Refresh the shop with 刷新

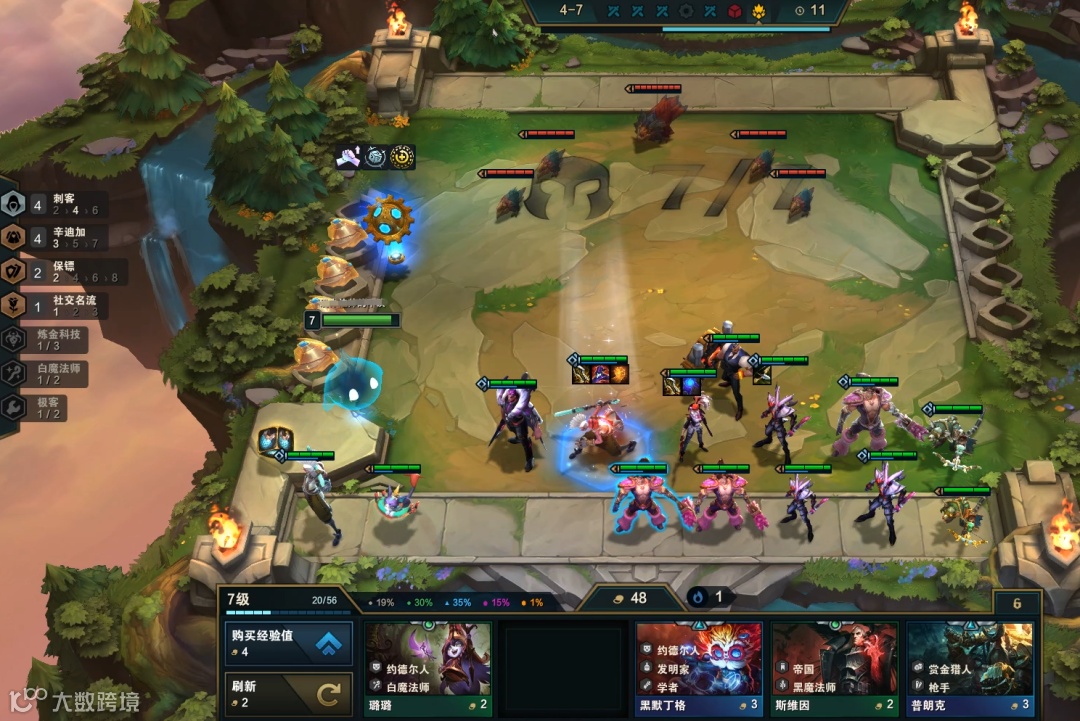point(288,694)
